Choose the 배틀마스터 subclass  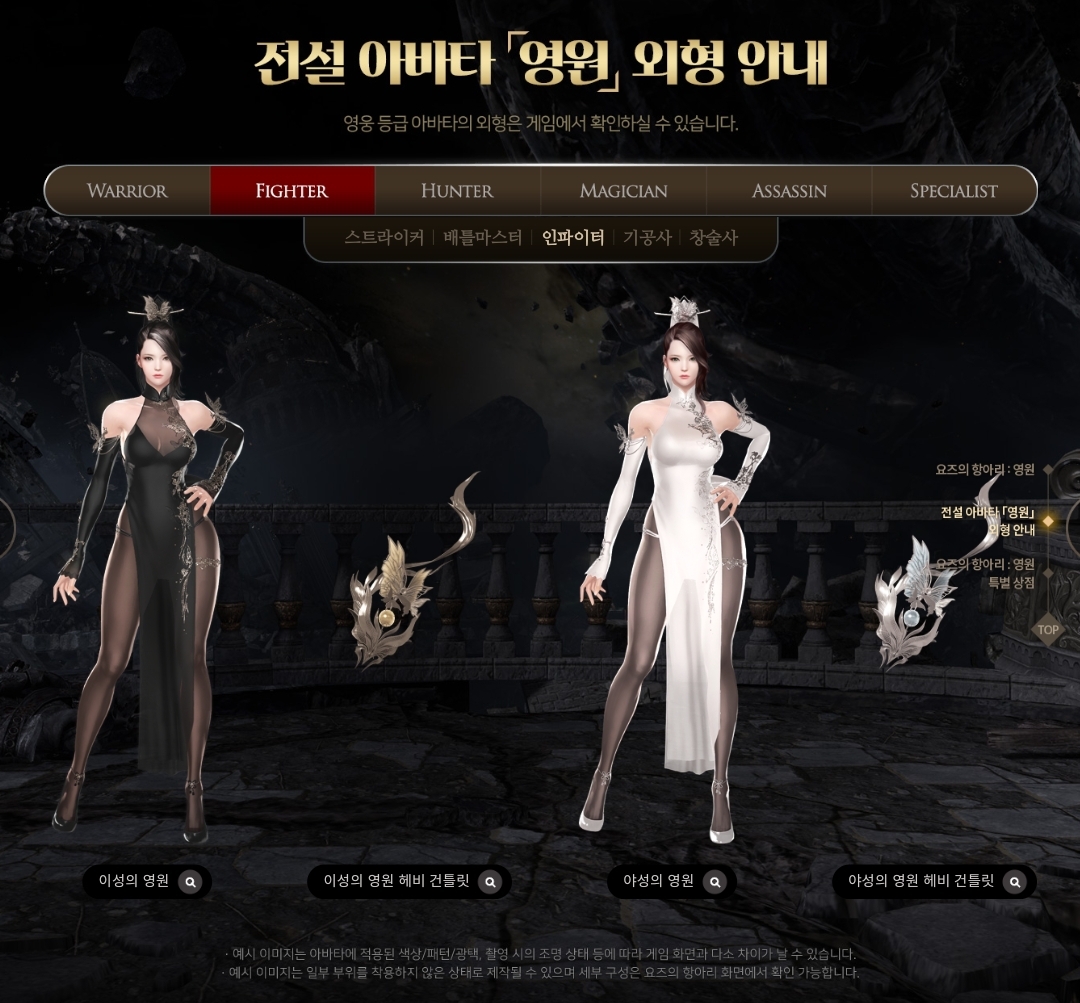pyautogui.click(x=483, y=238)
